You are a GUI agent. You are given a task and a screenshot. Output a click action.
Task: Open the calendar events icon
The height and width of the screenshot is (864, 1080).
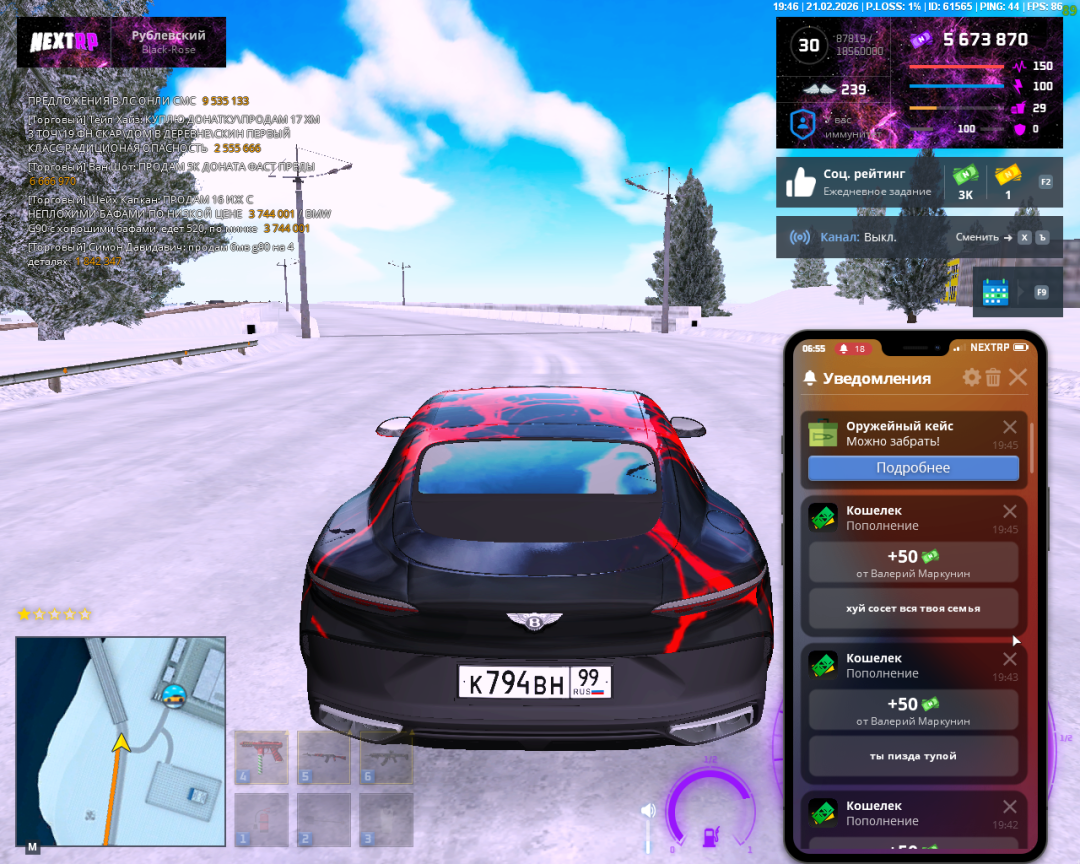click(x=995, y=291)
